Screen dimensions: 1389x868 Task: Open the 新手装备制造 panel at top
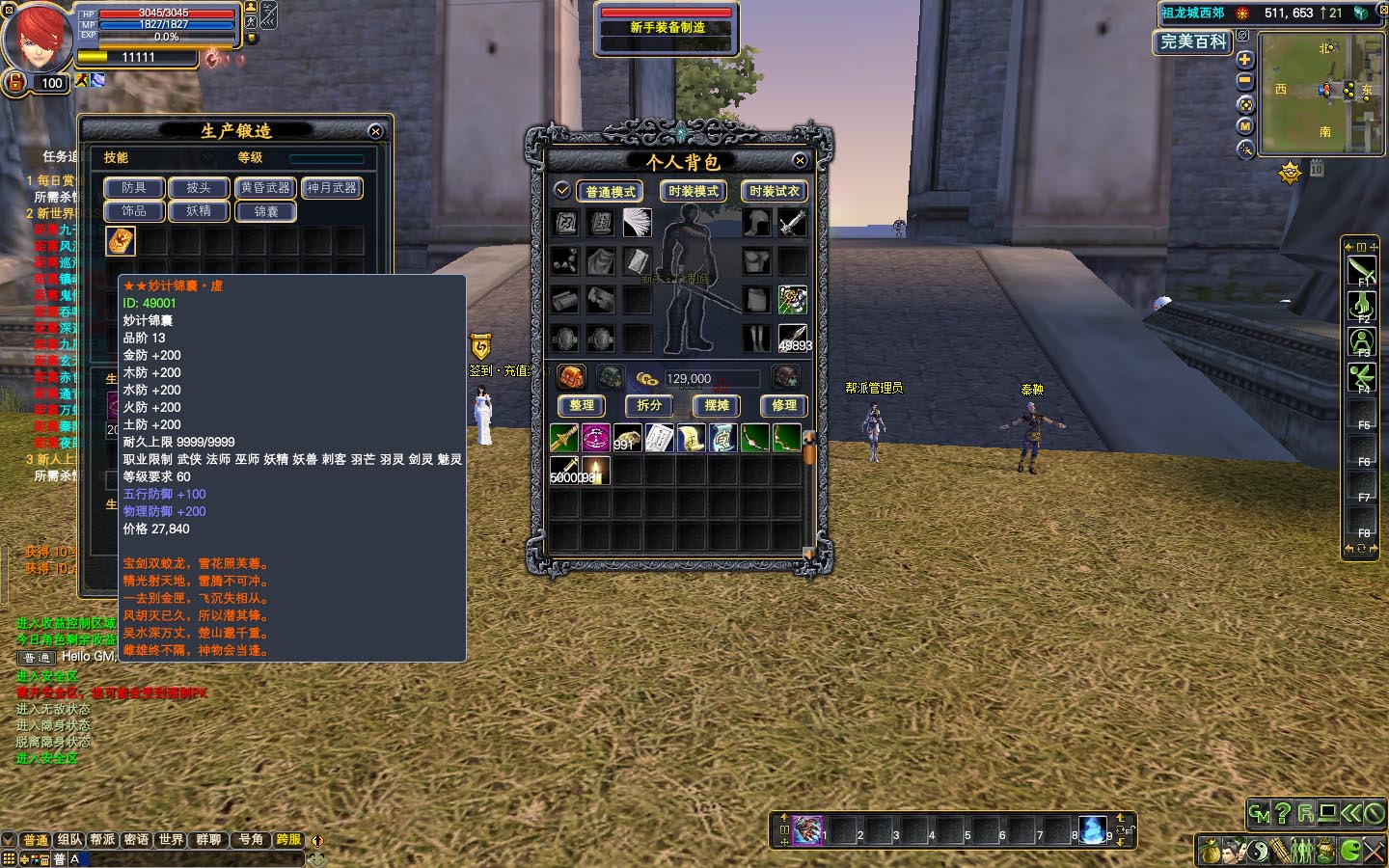(x=667, y=27)
